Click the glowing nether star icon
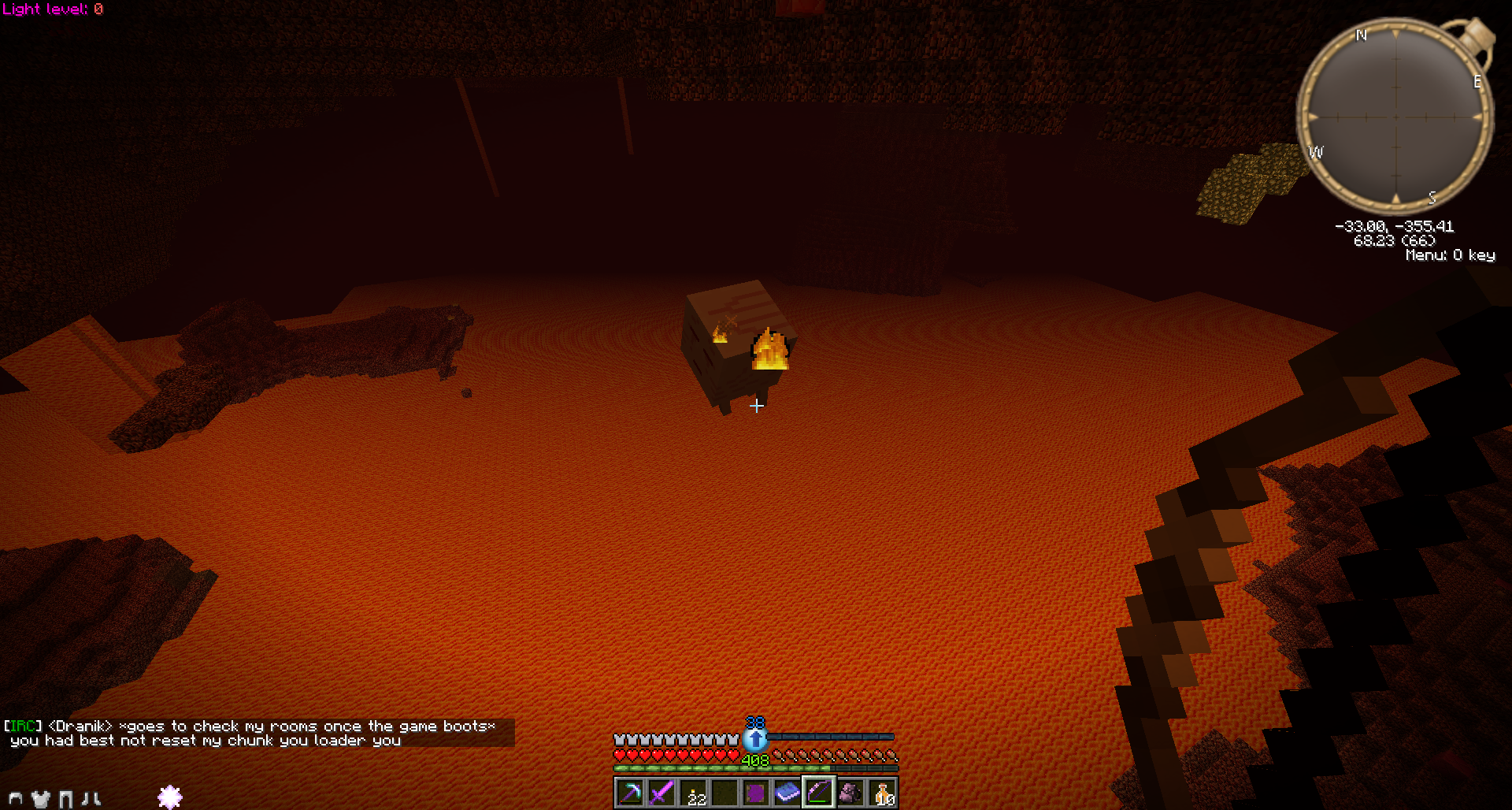 [x=170, y=797]
